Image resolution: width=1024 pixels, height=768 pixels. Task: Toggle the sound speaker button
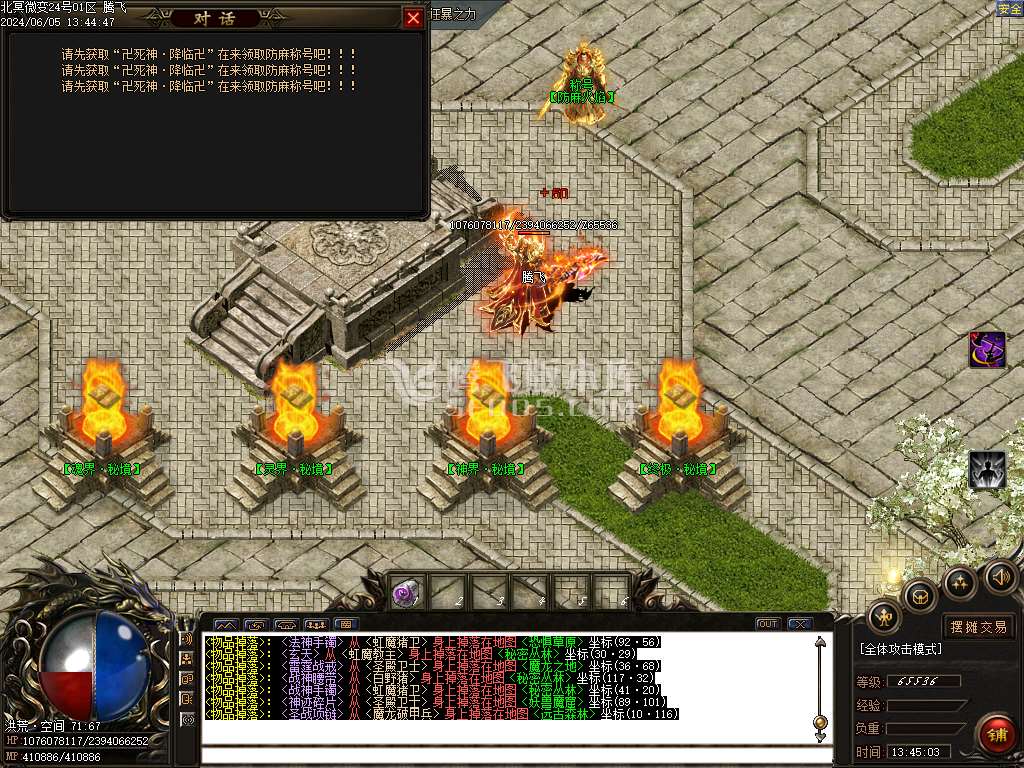point(999,577)
